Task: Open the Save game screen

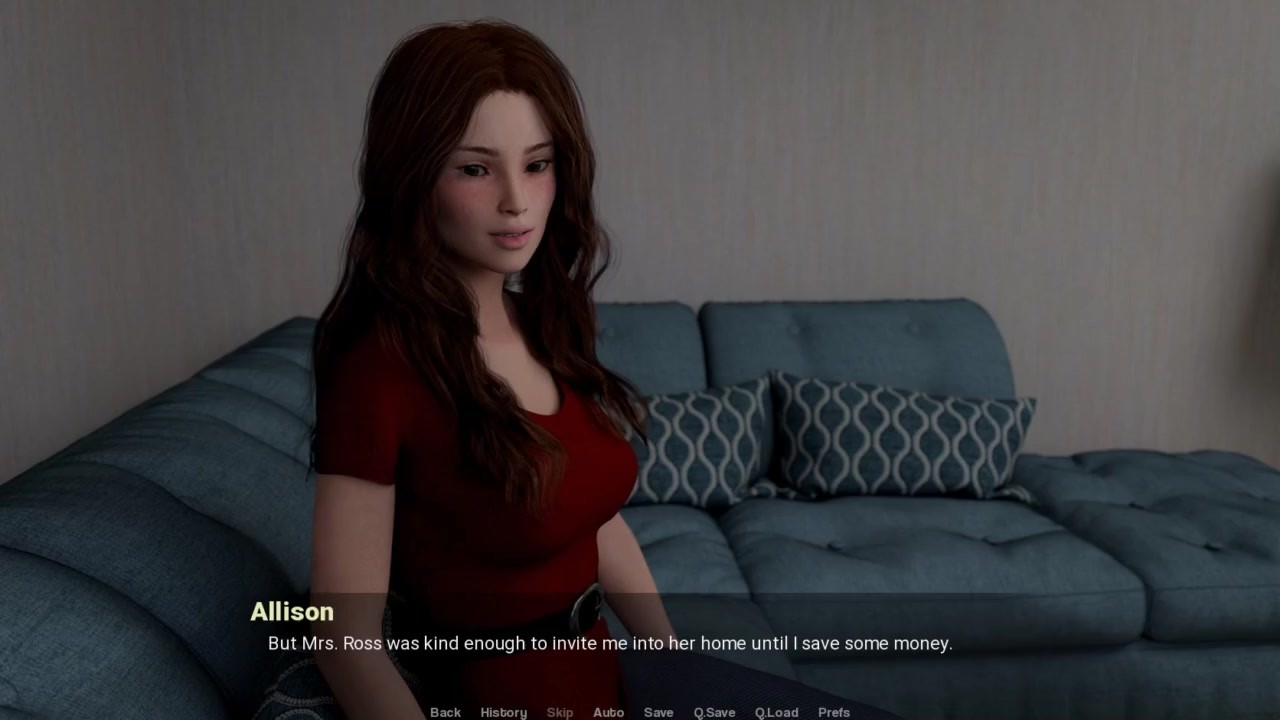Action: pos(658,712)
